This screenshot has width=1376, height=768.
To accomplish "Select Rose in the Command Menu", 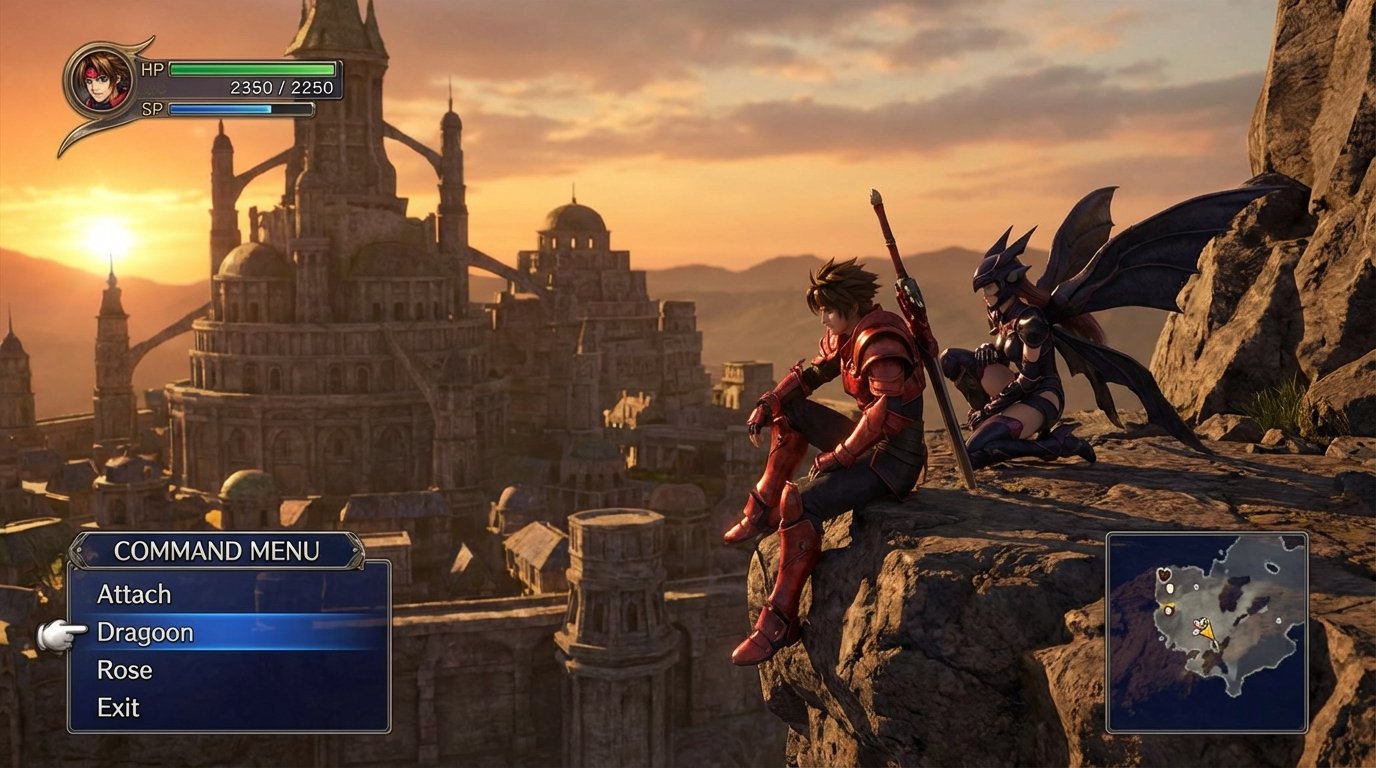I will (125, 670).
